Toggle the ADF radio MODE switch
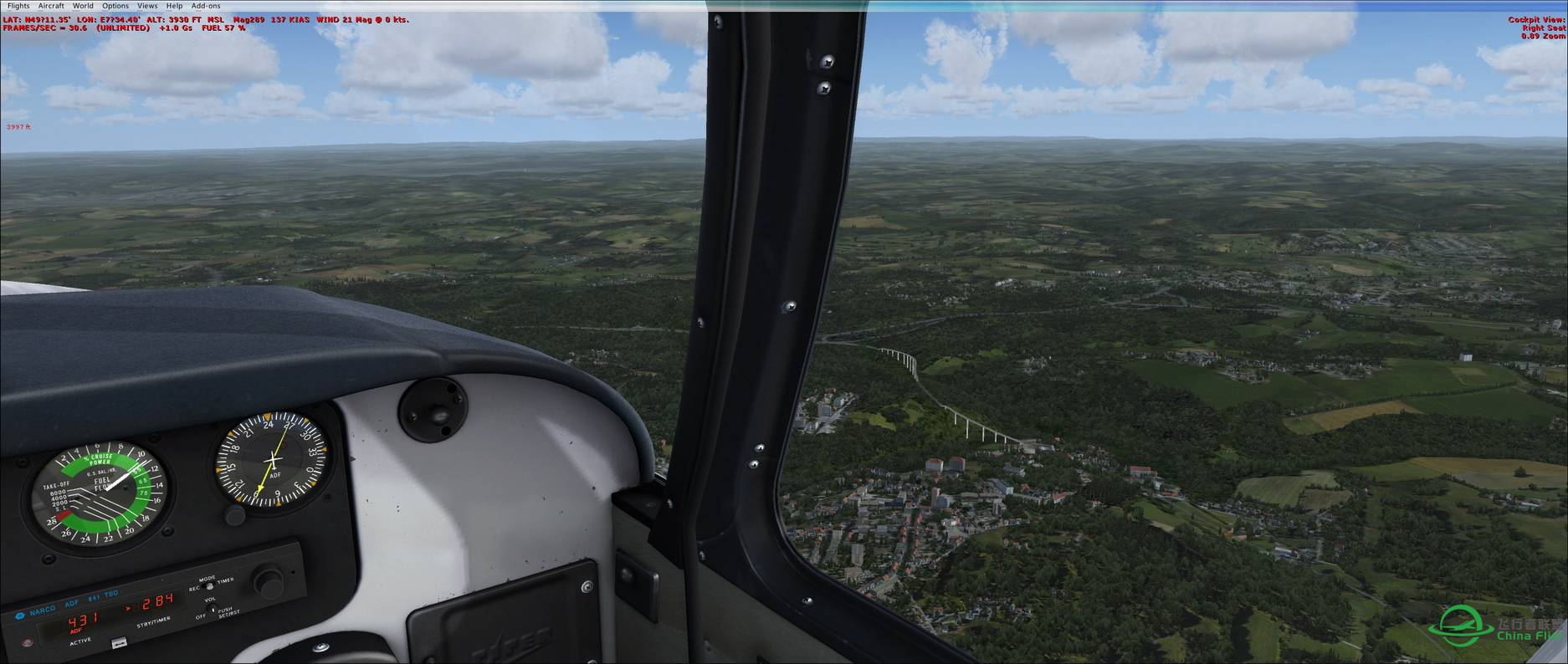Image resolution: width=1568 pixels, height=664 pixels. [x=210, y=585]
